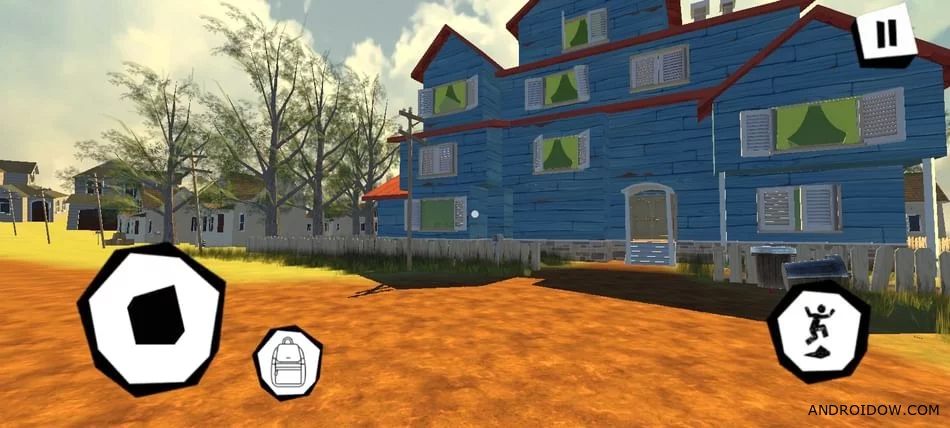
Task: Pause the game with the pause button
Action: 885,35
